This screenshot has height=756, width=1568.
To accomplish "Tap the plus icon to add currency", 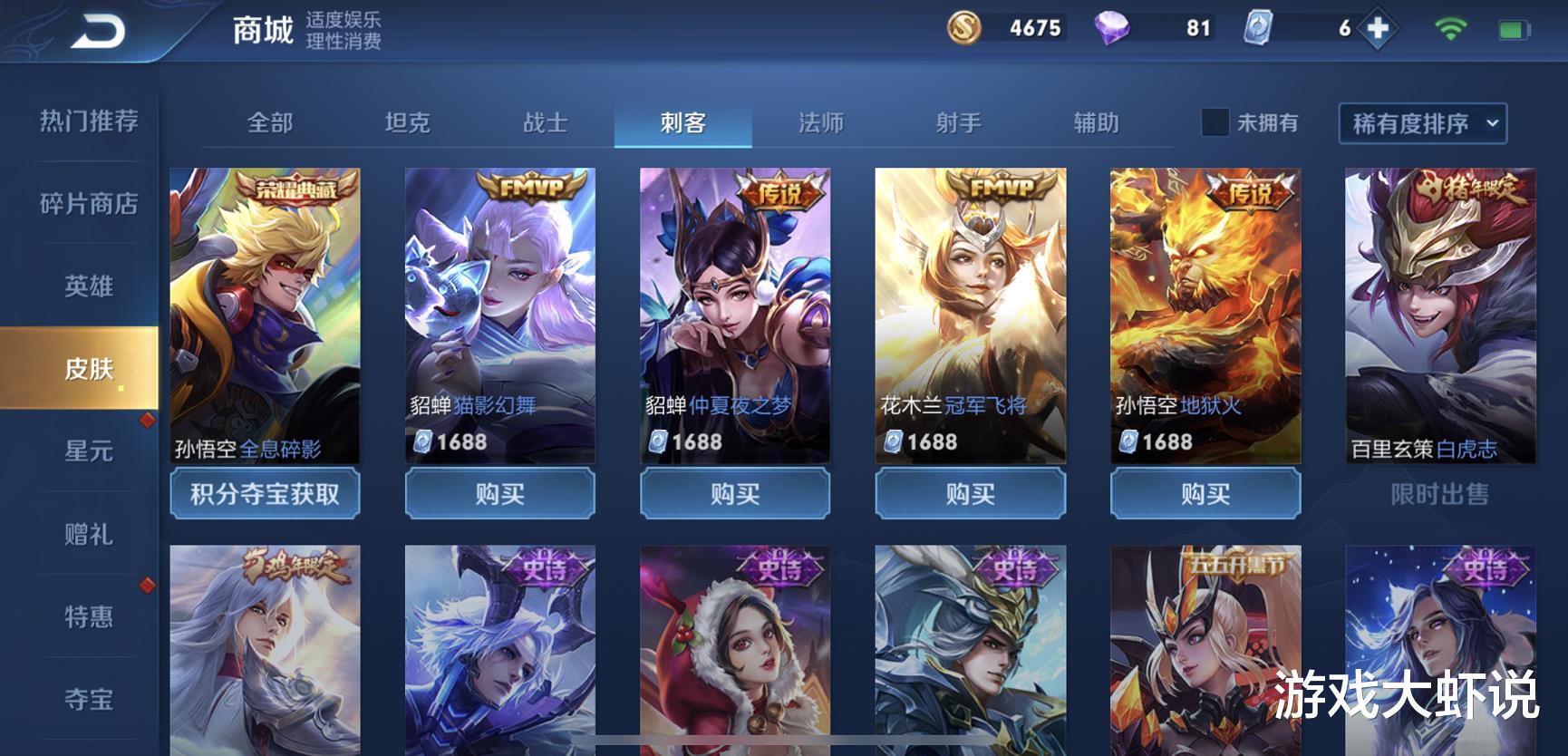I will [x=1379, y=28].
